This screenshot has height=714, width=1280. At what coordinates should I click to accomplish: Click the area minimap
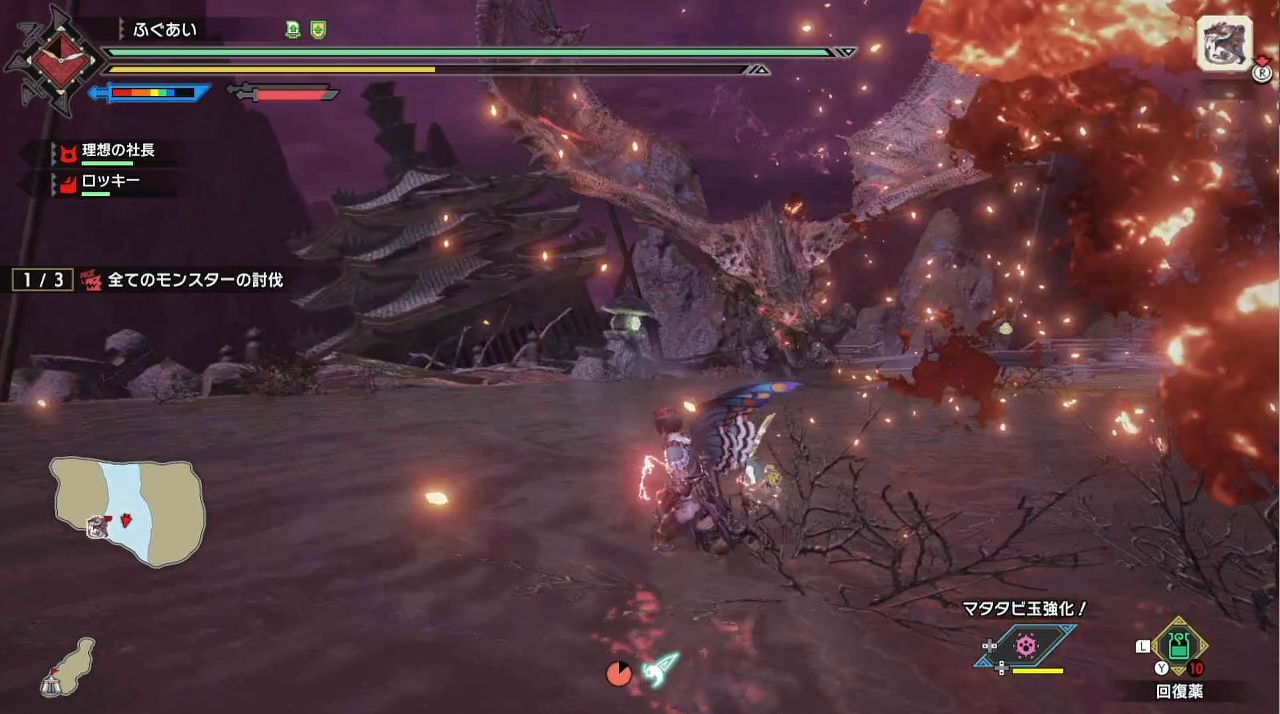(127, 511)
